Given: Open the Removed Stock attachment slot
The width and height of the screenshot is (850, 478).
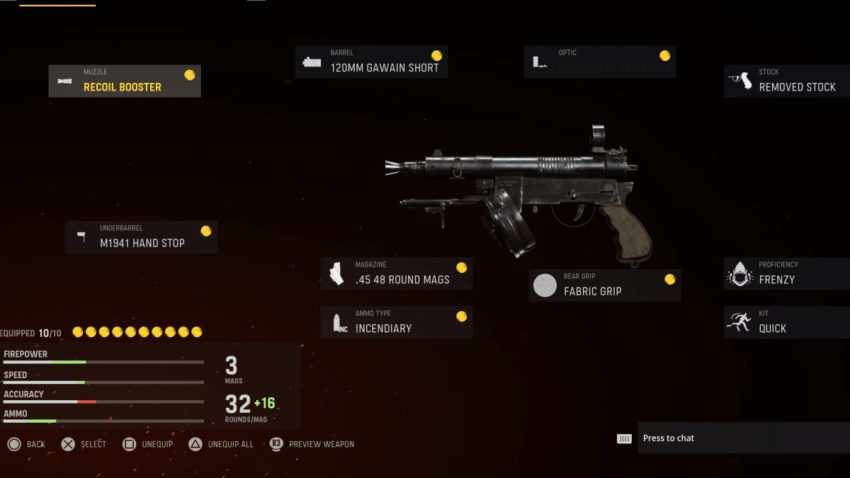Looking at the screenshot, I should tap(787, 81).
